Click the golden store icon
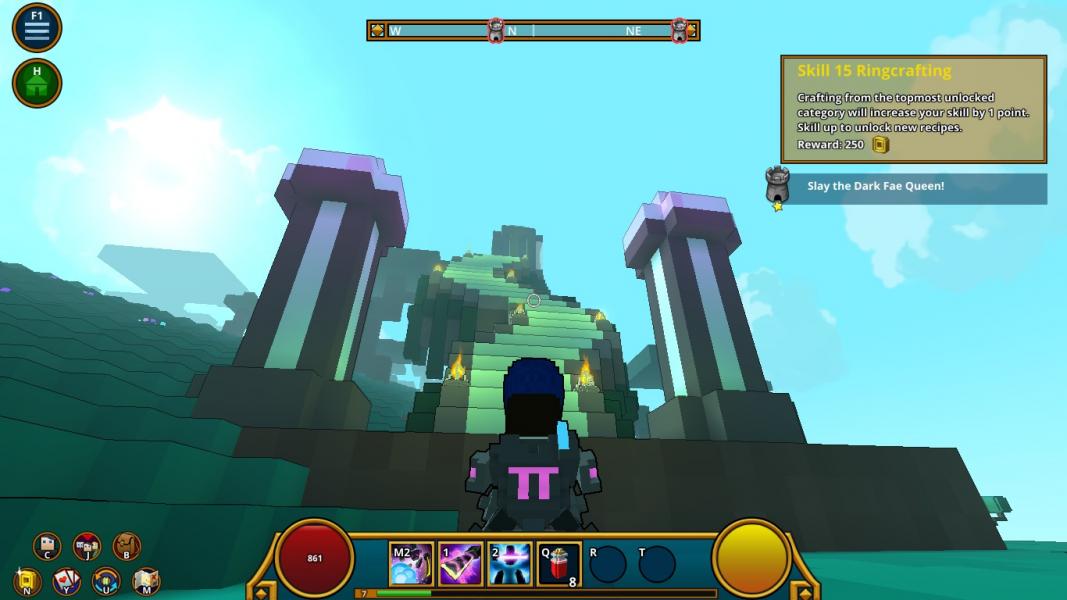Screen dimensions: 1067x600 (x=27, y=581)
